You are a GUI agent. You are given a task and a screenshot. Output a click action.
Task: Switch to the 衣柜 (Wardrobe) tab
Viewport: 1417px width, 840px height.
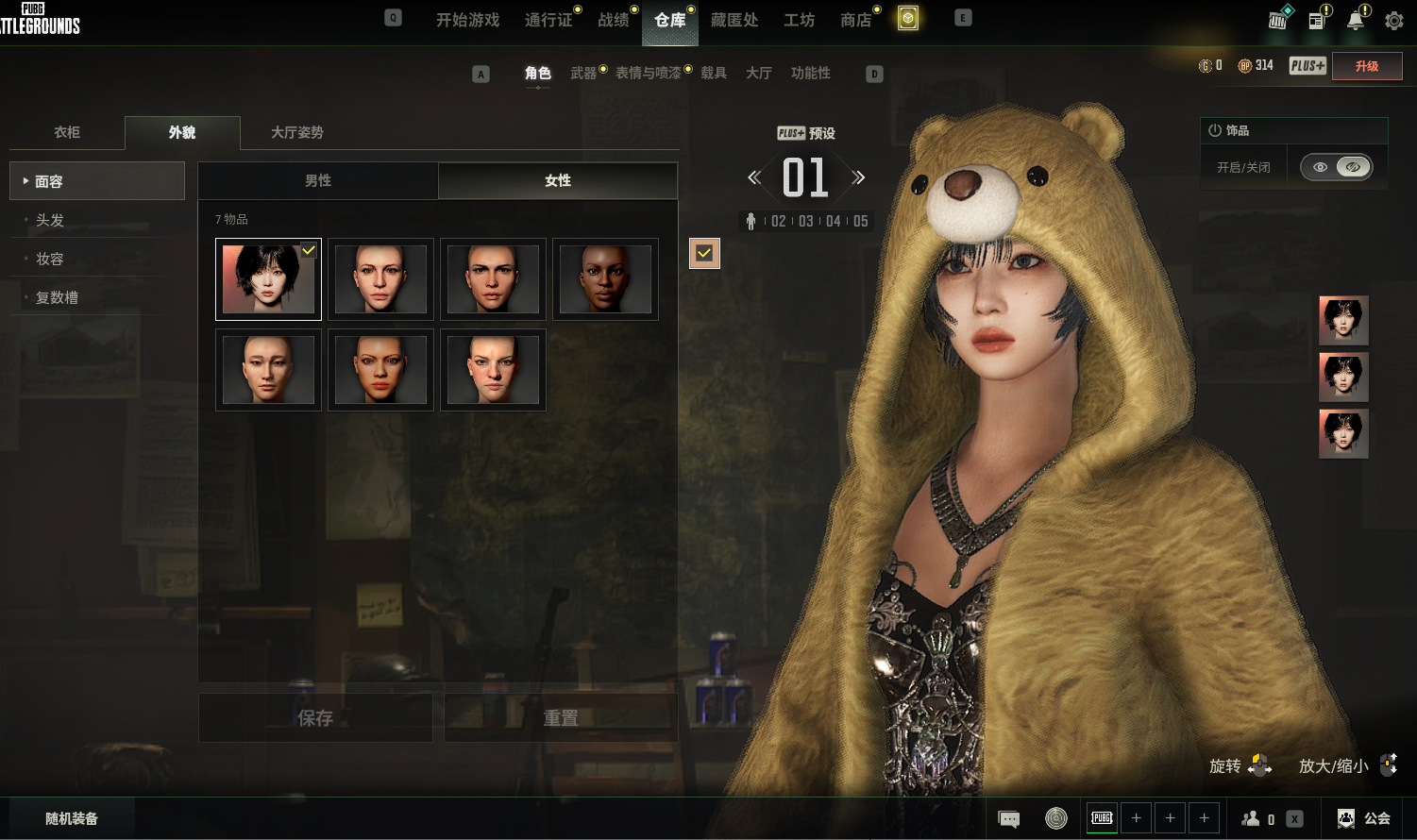pyautogui.click(x=67, y=132)
